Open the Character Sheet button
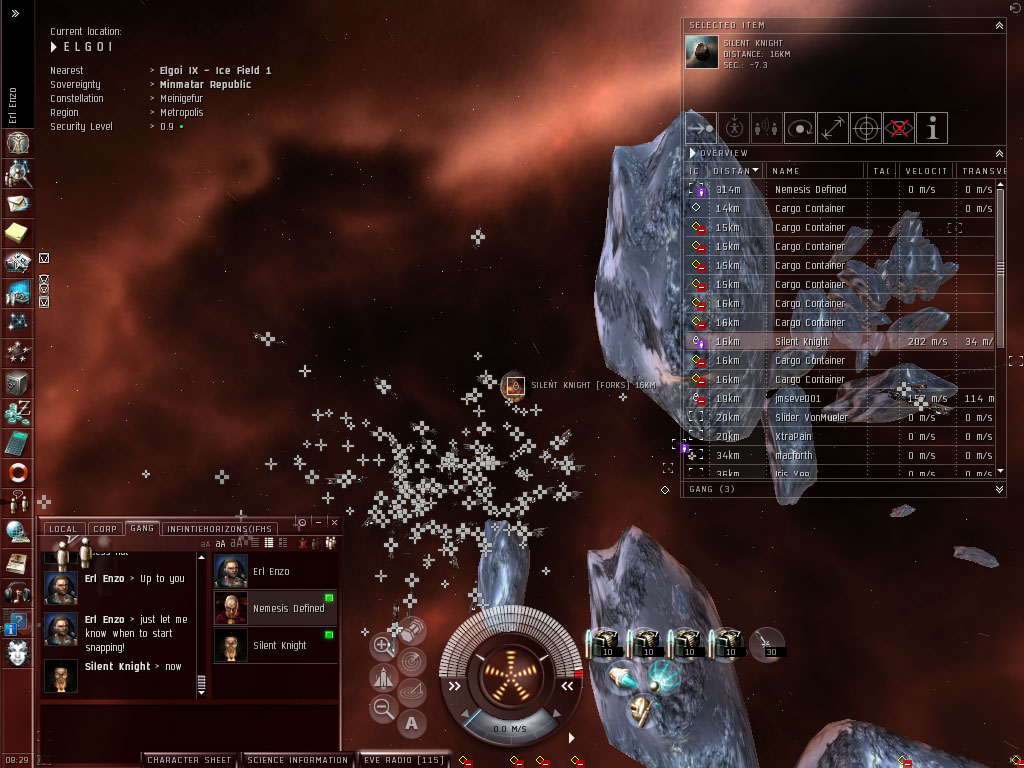Viewport: 1024px width, 768px height. (191, 760)
